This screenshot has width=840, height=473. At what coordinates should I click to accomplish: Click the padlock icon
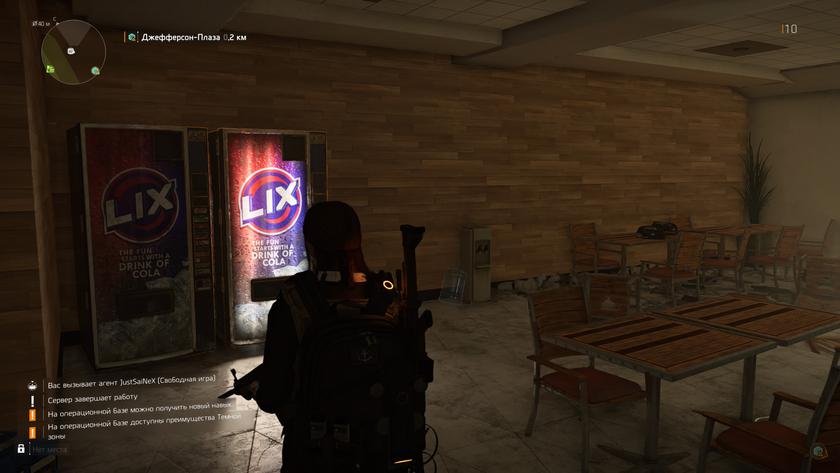click(x=21, y=449)
